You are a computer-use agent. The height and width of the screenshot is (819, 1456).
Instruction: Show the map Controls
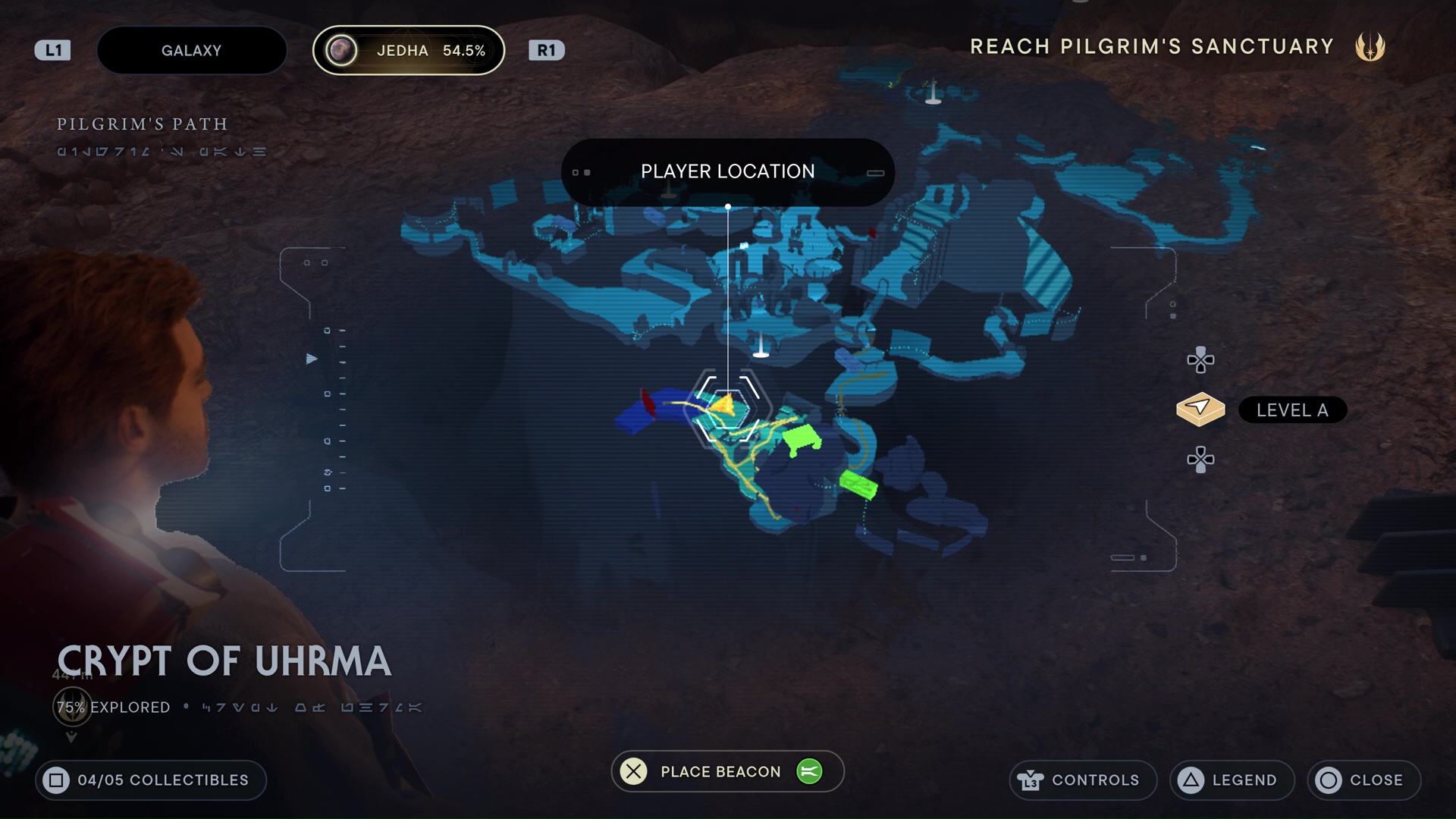point(1082,780)
